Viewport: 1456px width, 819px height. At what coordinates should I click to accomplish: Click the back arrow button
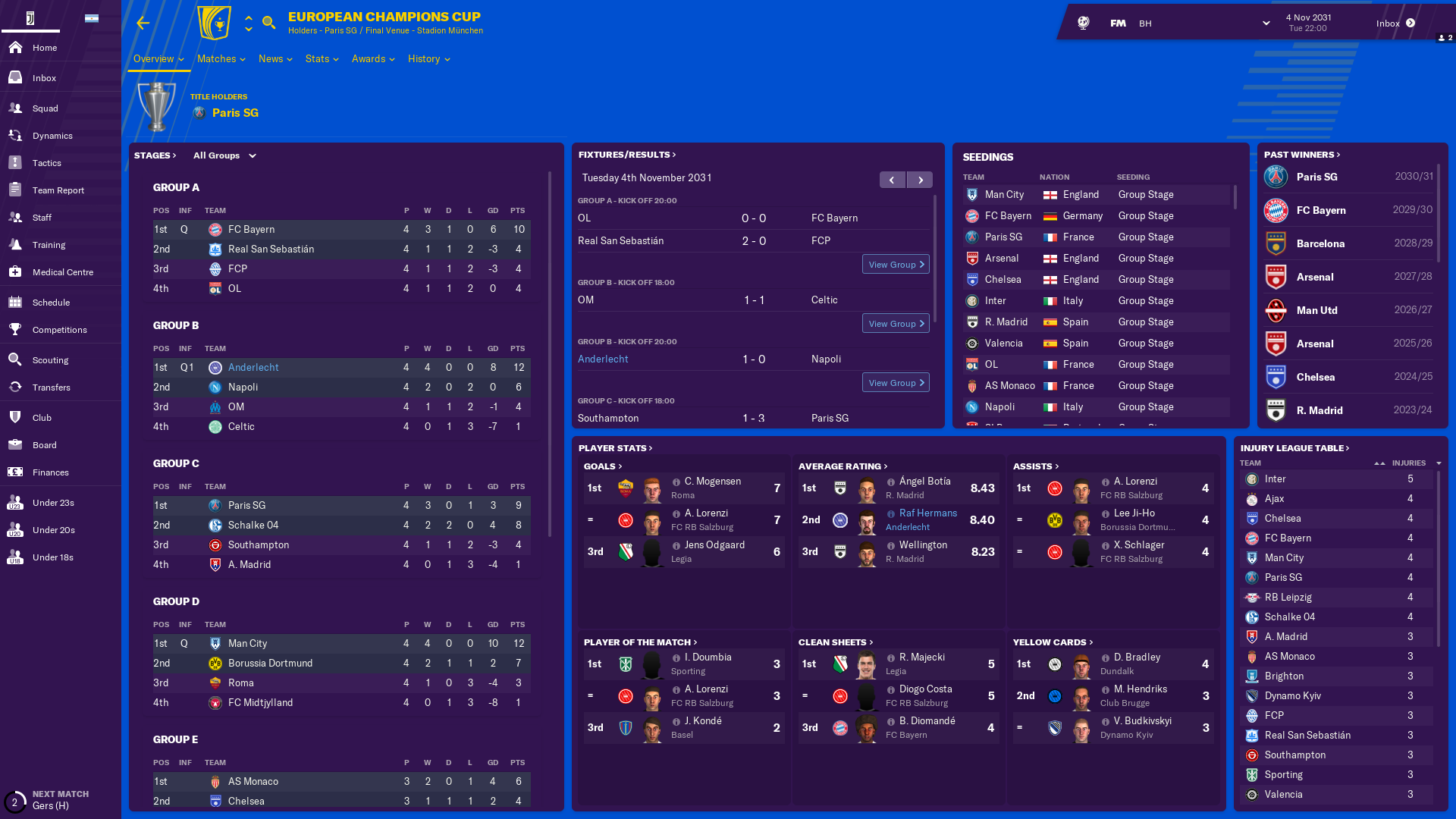143,24
